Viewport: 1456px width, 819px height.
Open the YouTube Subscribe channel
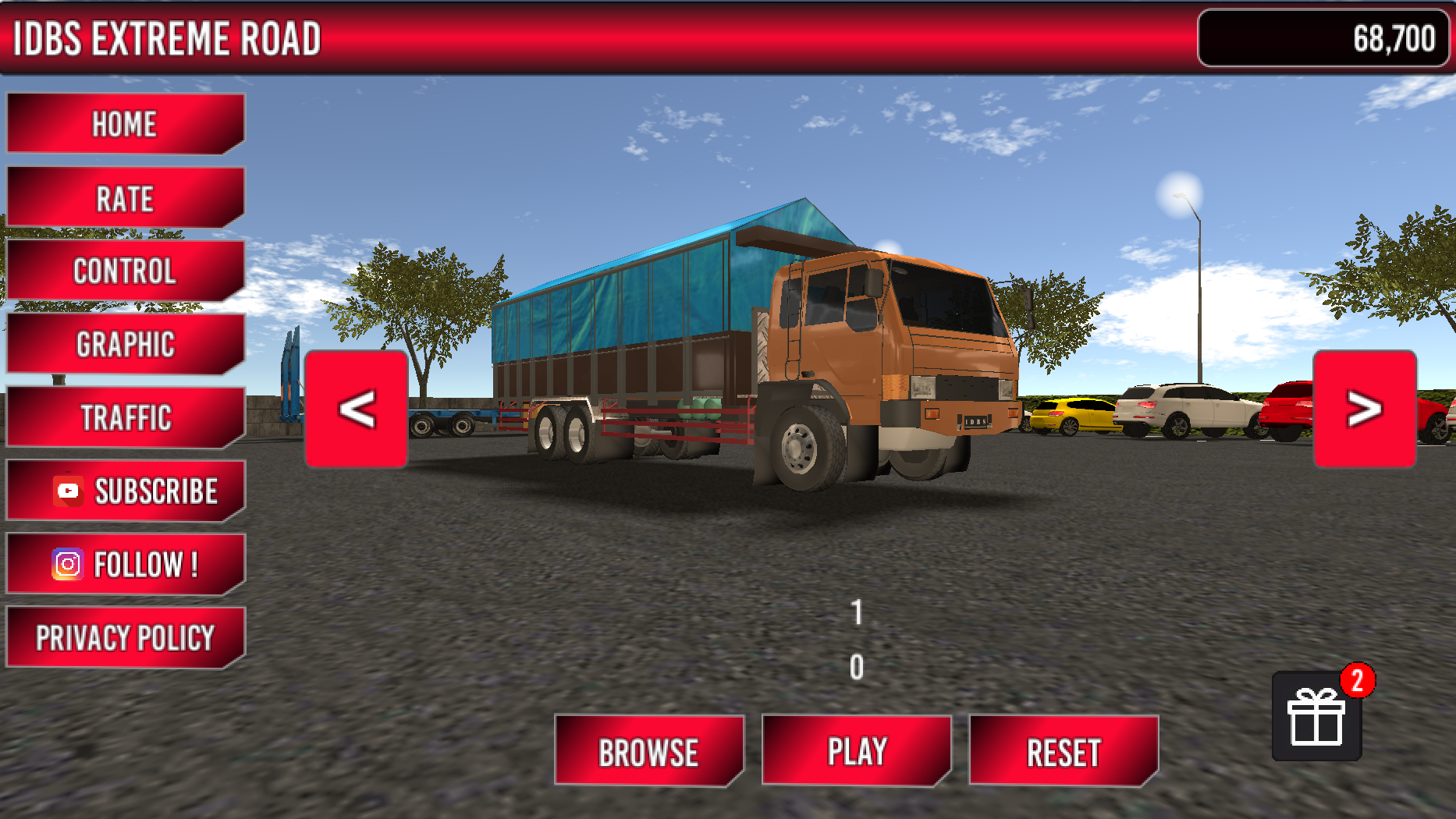point(125,490)
